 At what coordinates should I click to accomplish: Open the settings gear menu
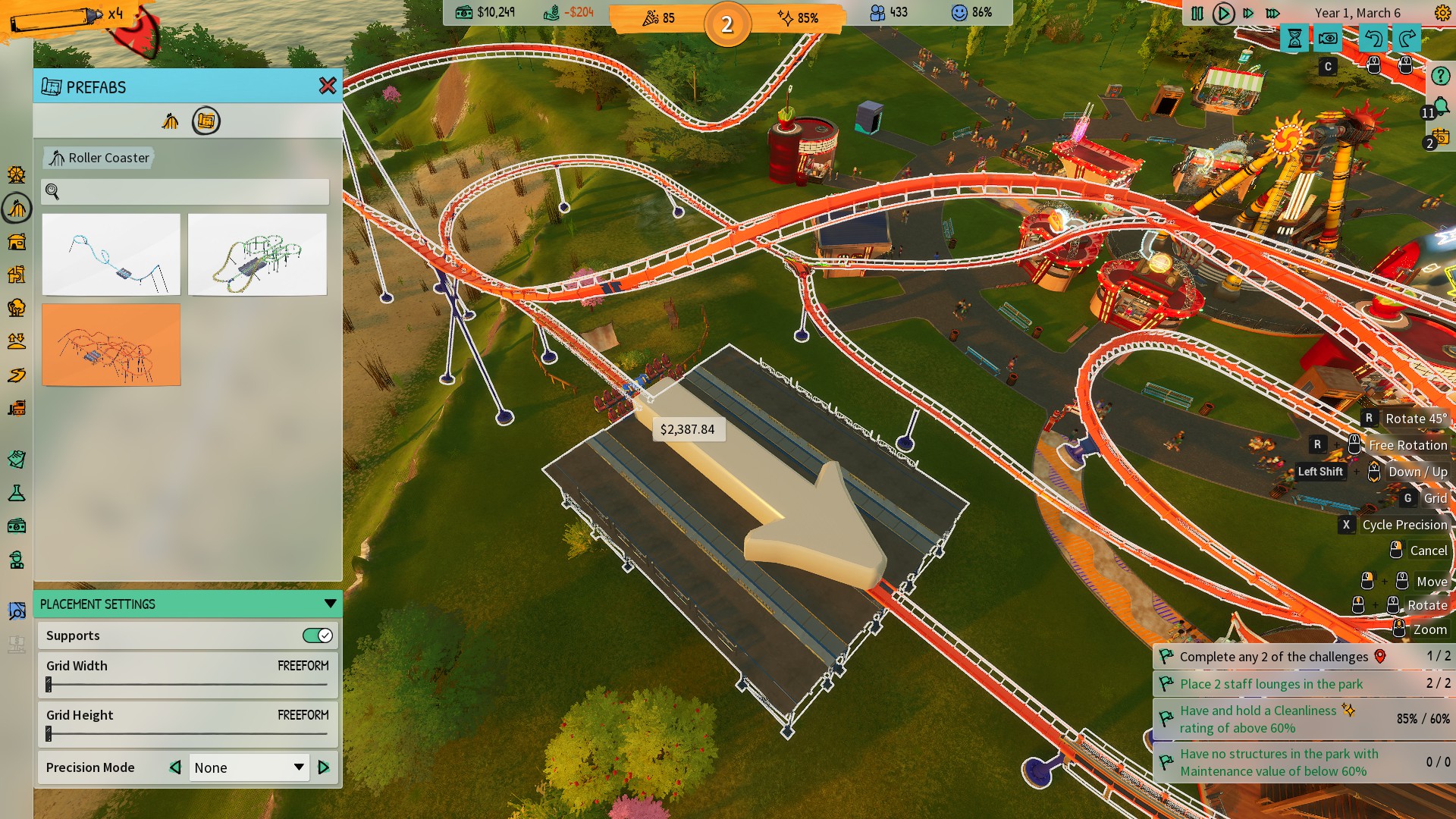point(1442,13)
